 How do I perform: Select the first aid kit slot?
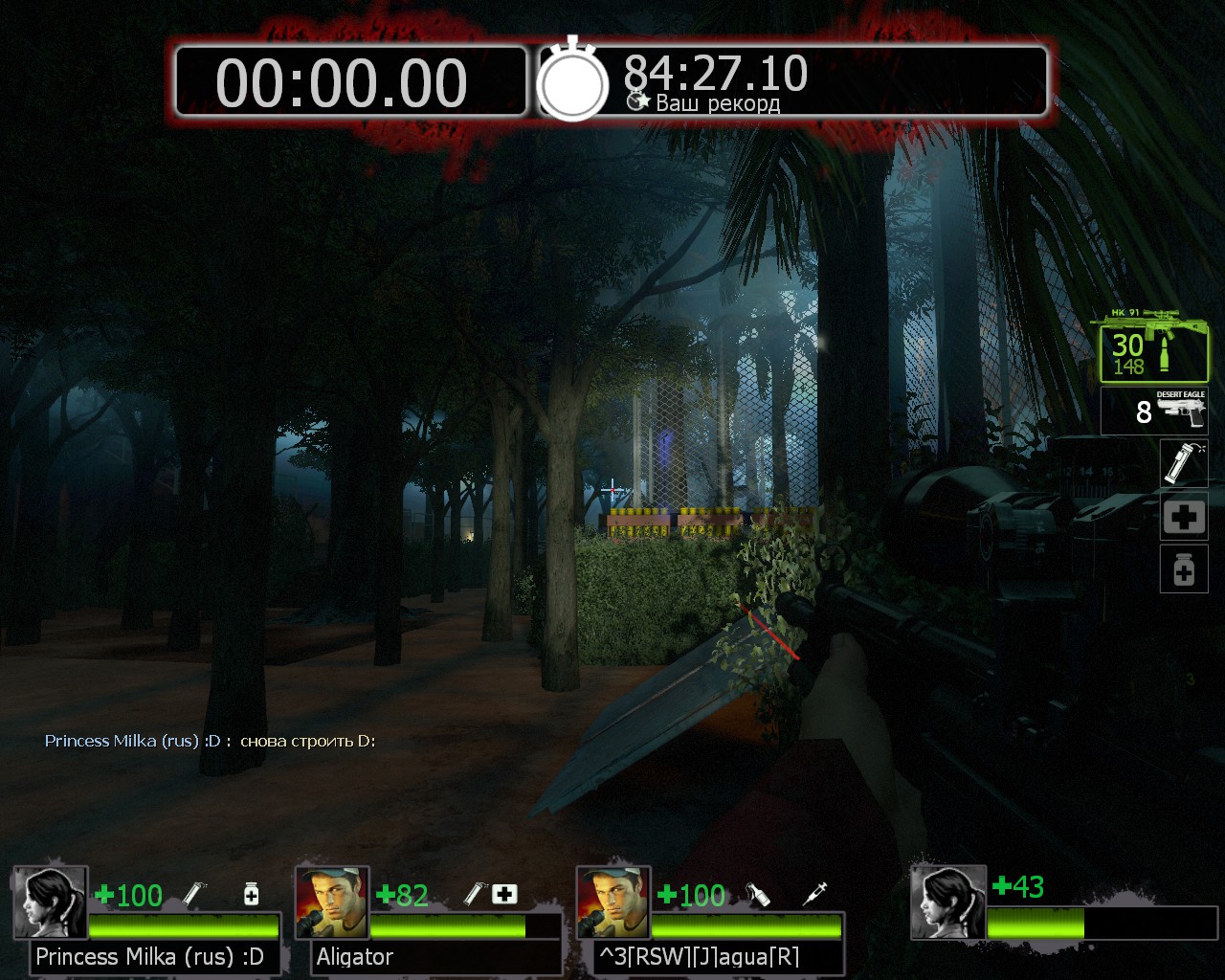(x=1183, y=518)
